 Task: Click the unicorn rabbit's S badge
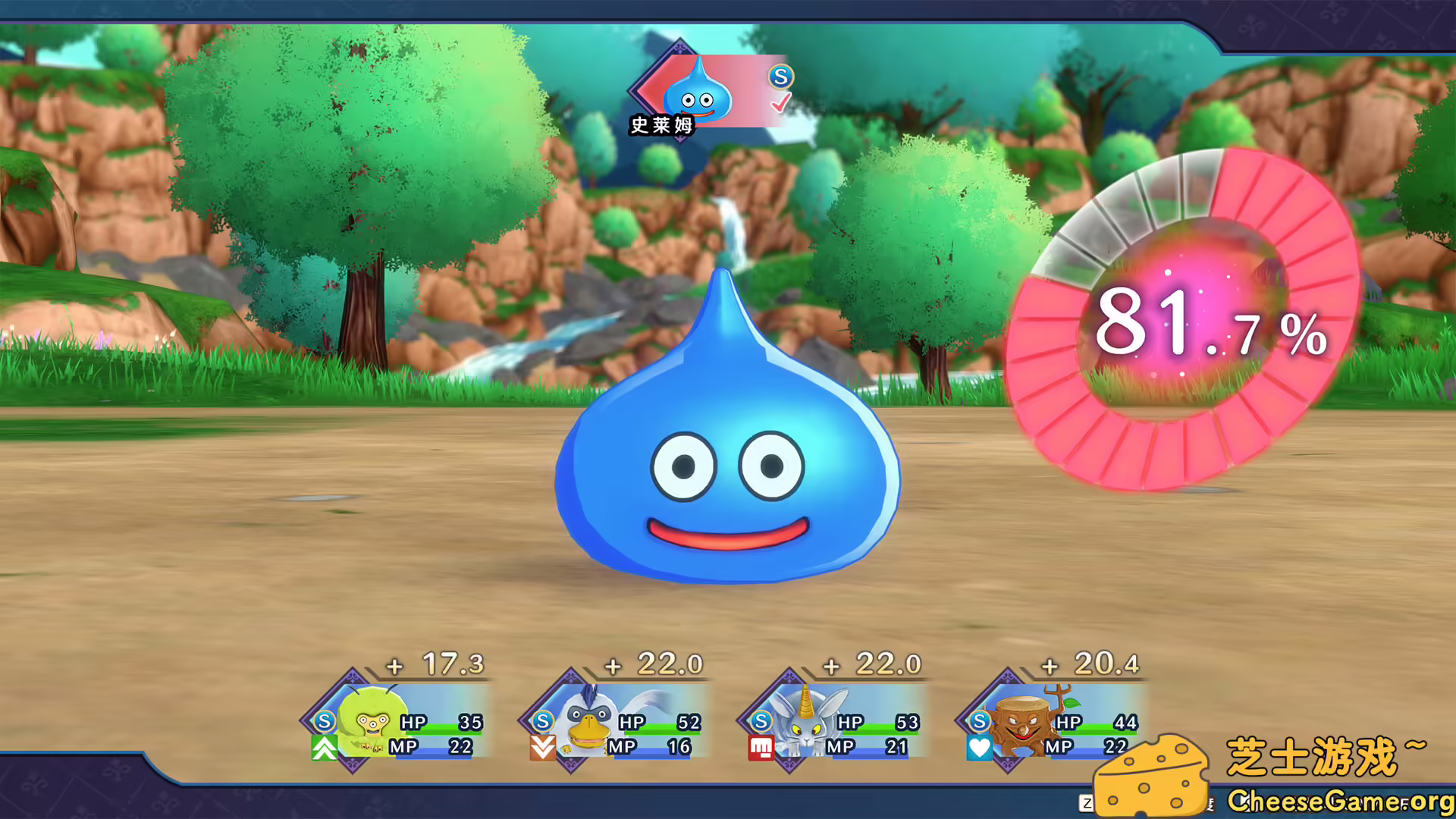click(x=761, y=722)
